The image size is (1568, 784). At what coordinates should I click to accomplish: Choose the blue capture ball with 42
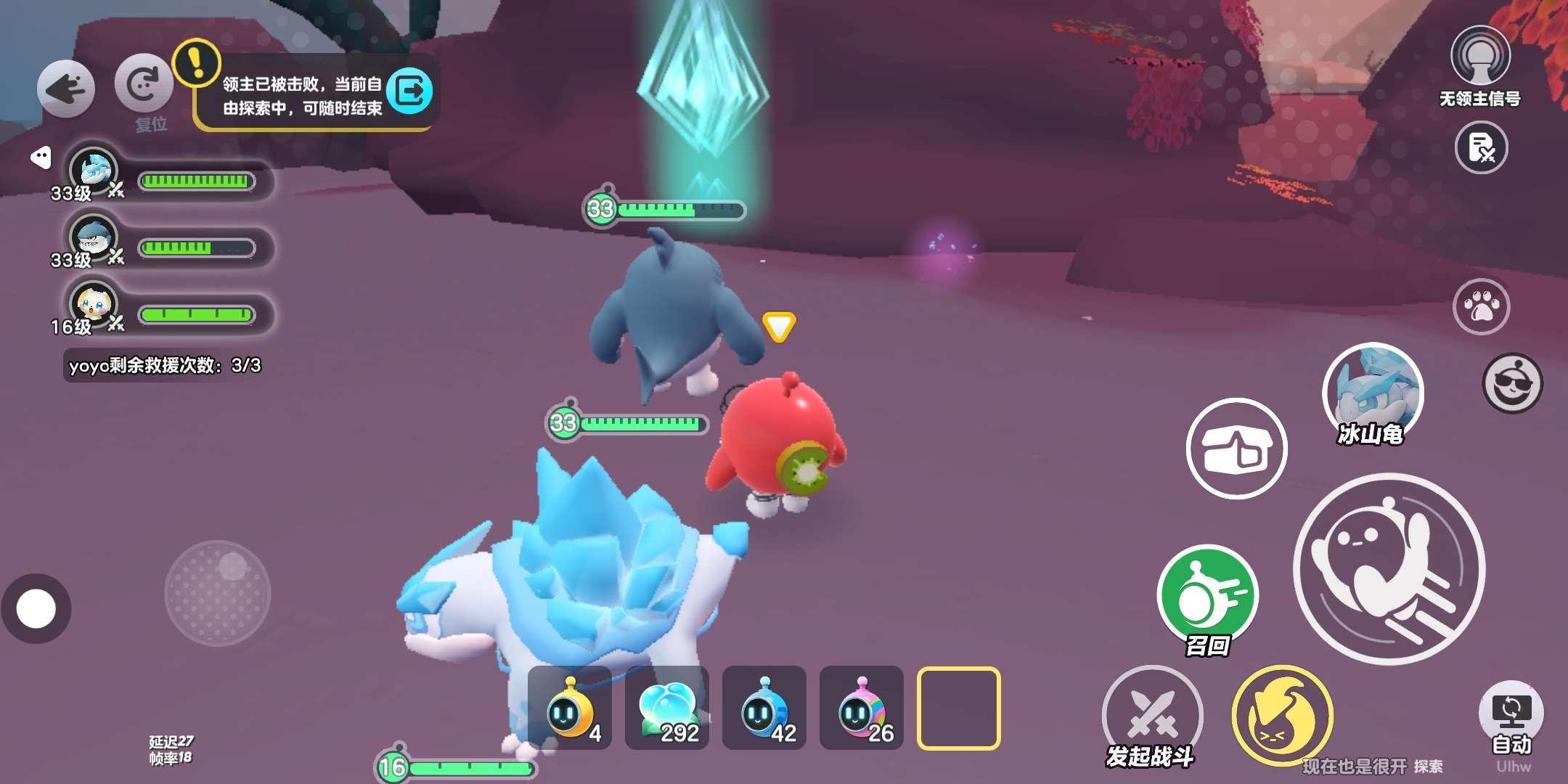(x=764, y=708)
